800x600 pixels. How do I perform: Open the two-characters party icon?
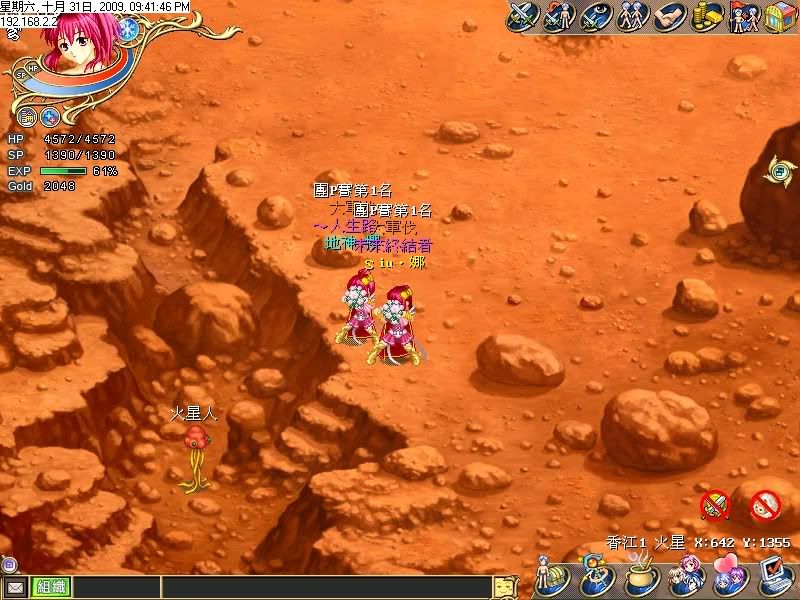point(631,17)
